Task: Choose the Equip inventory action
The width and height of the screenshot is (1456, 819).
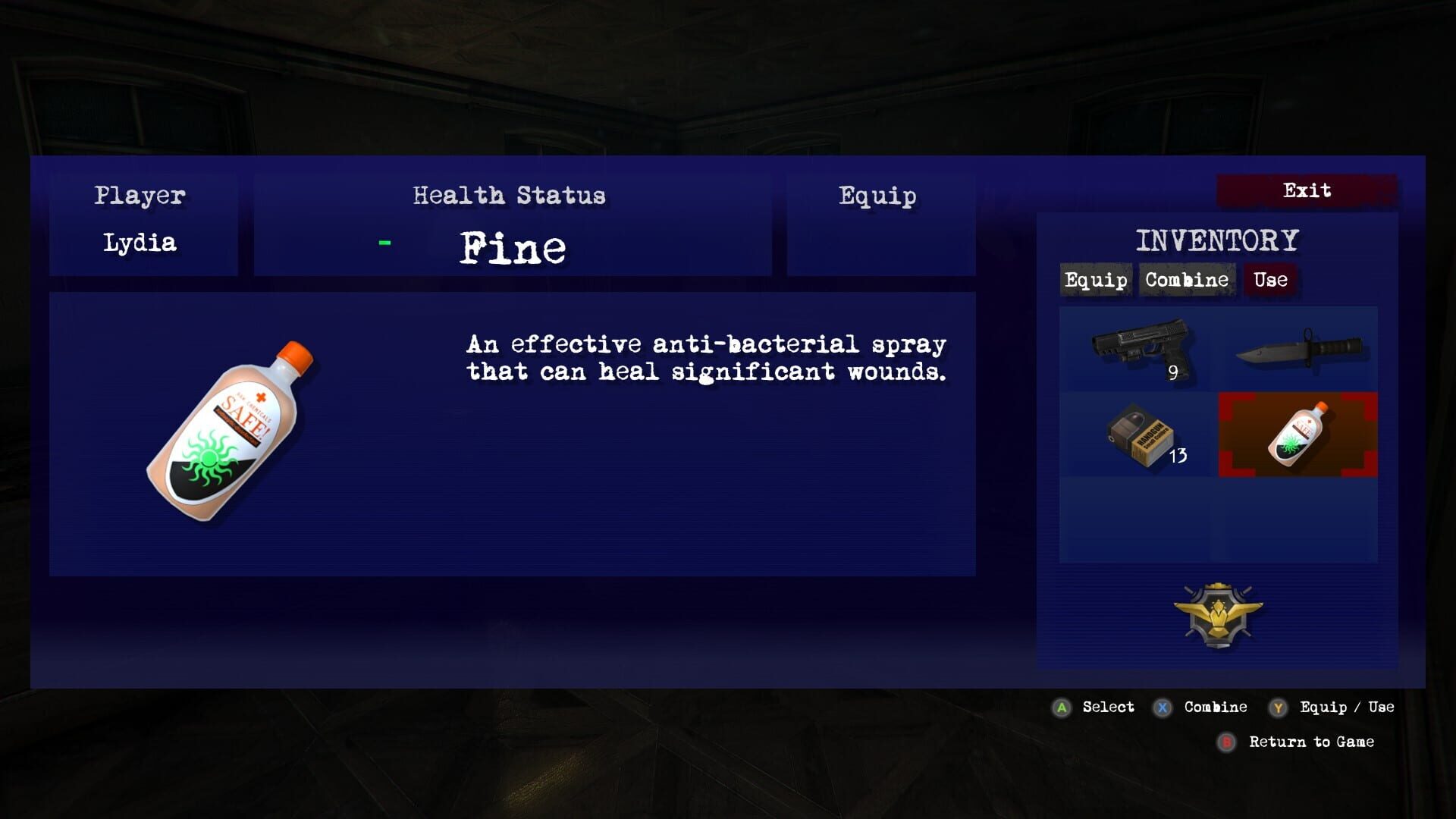Action: [x=1096, y=280]
